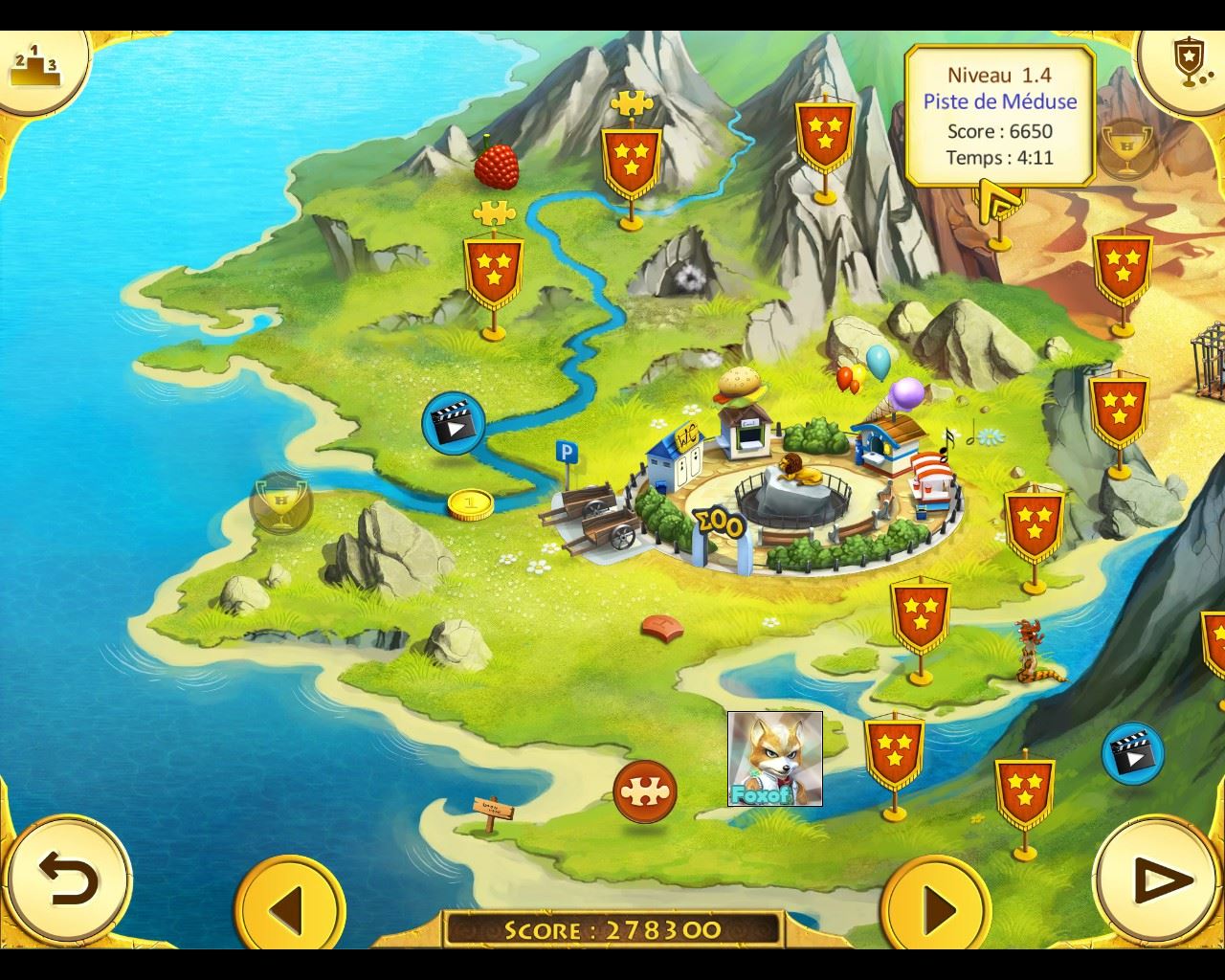This screenshot has width=1225, height=980.
Task: Click the Foxof player avatar
Action: (x=774, y=758)
